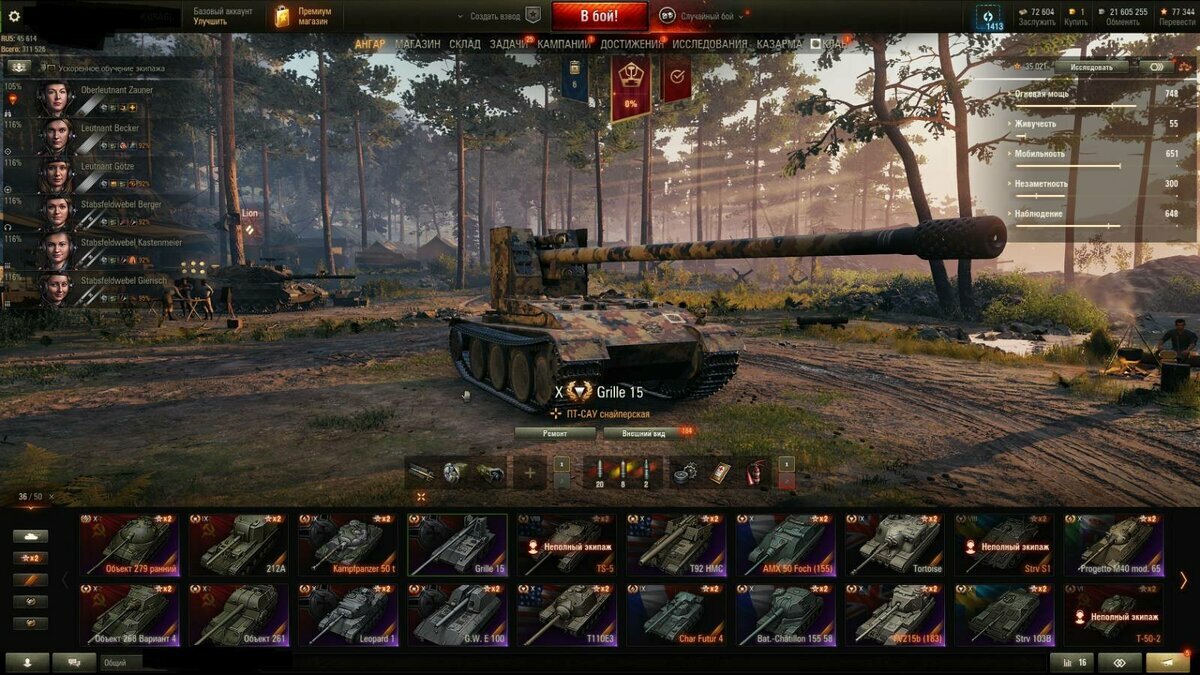
Task: Choose the Leopard 1 tank tile
Action: click(347, 616)
